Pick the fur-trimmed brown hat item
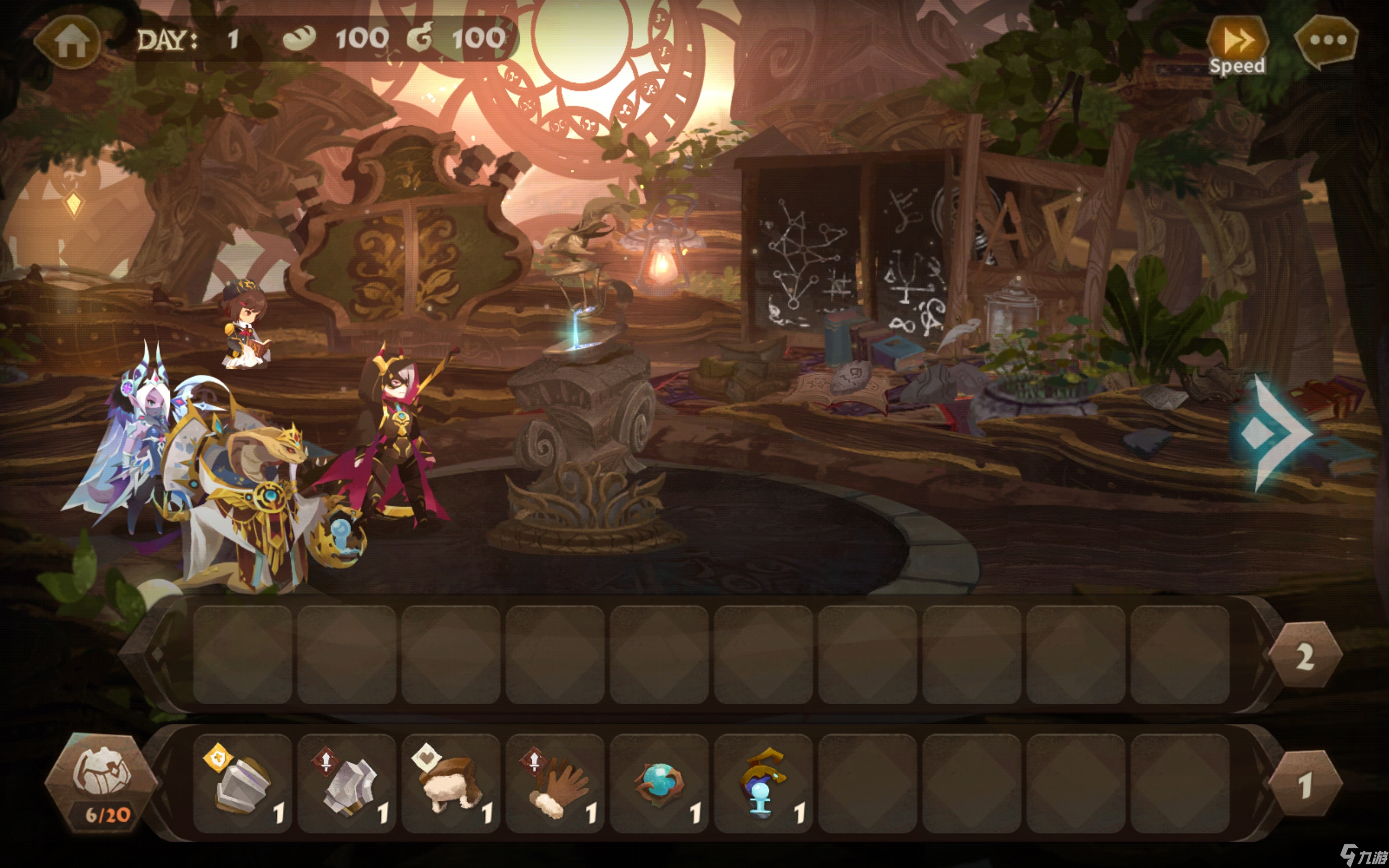The height and width of the screenshot is (868, 1389). coord(450,783)
